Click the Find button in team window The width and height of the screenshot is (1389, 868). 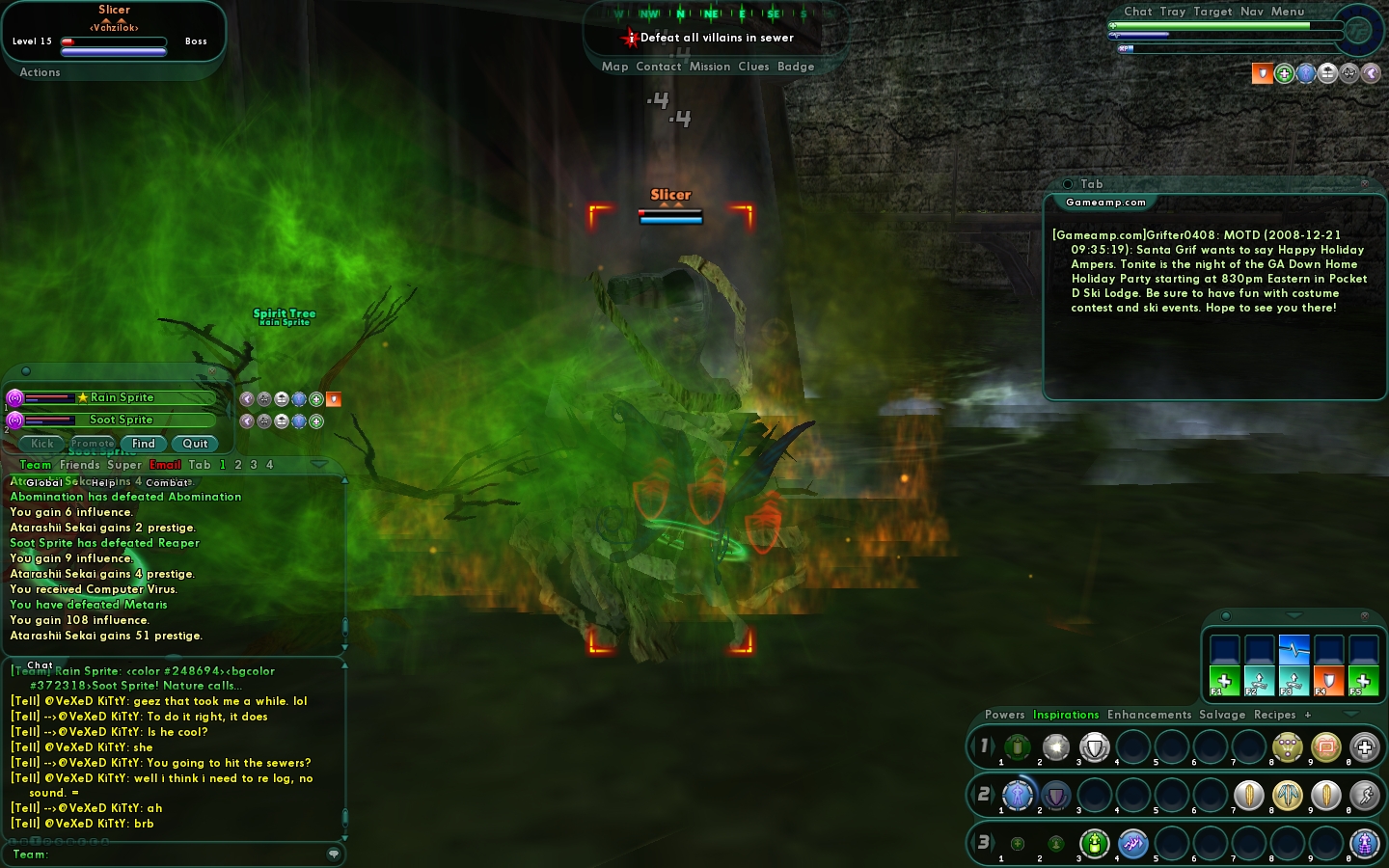pos(144,444)
